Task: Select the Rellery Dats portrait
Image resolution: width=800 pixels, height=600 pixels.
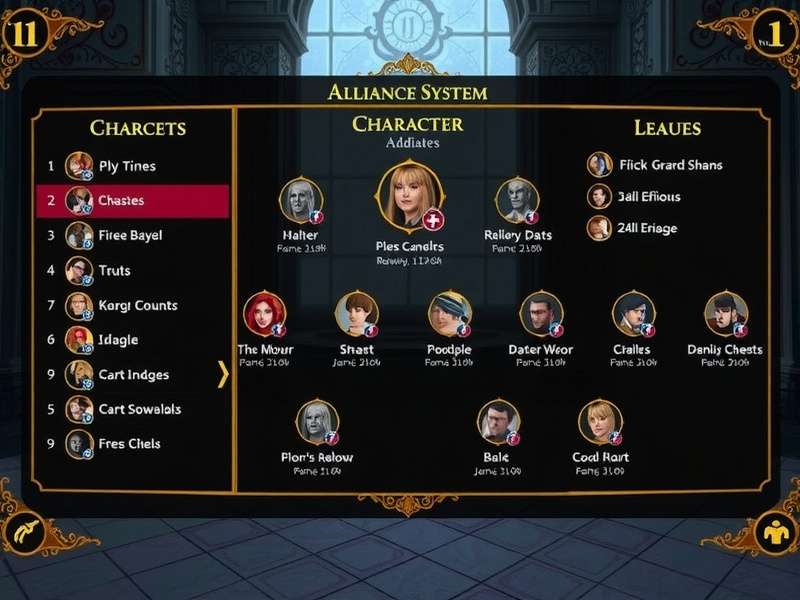Action: point(518,202)
